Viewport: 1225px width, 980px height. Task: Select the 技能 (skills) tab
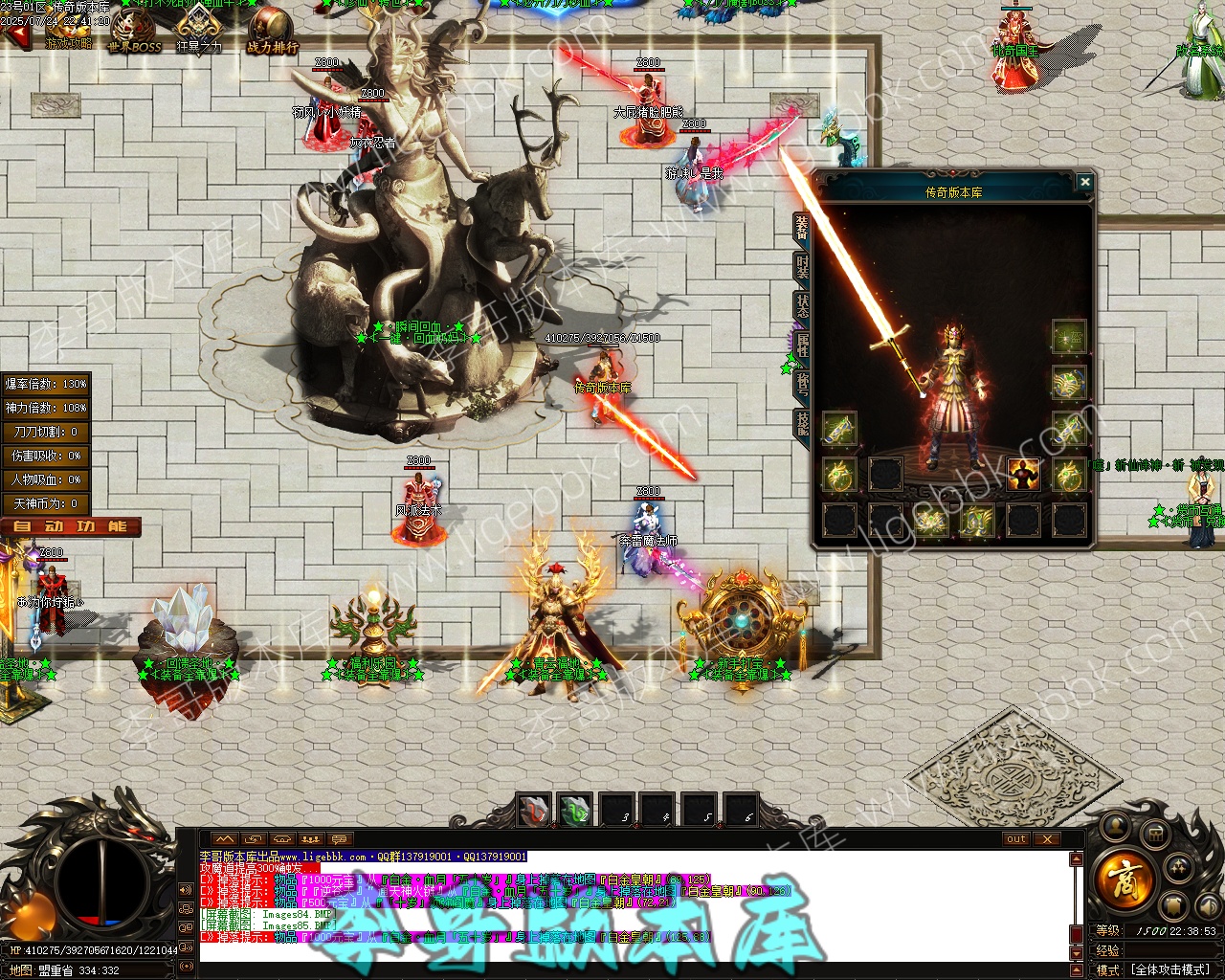tap(802, 423)
